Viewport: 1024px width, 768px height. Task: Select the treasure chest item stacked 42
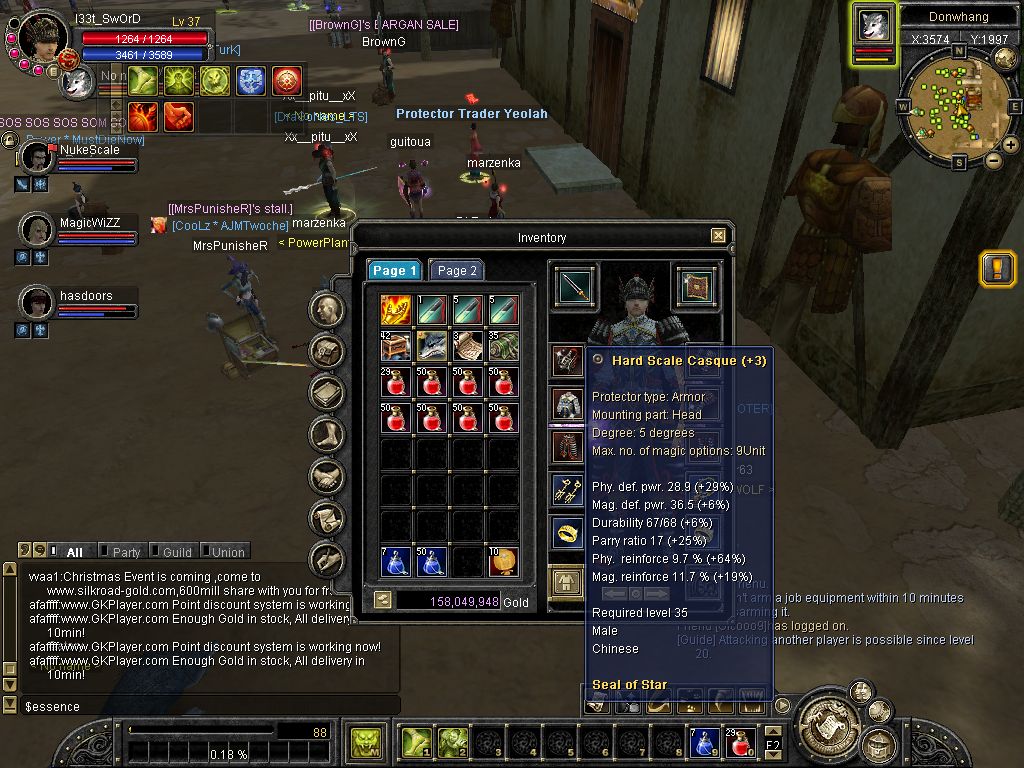click(396, 346)
